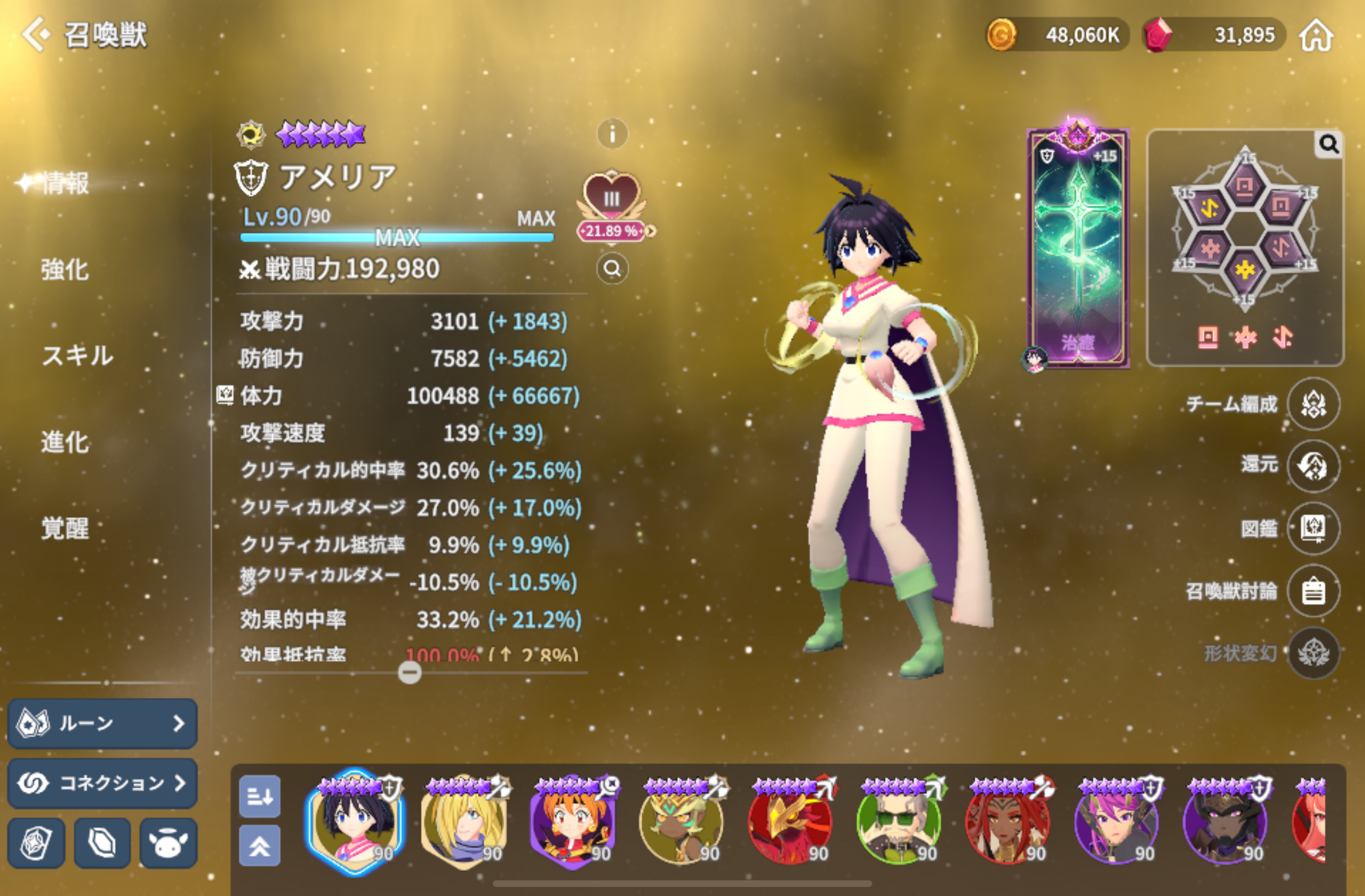
Task: Choose the 還元 option
Action: 1313,466
